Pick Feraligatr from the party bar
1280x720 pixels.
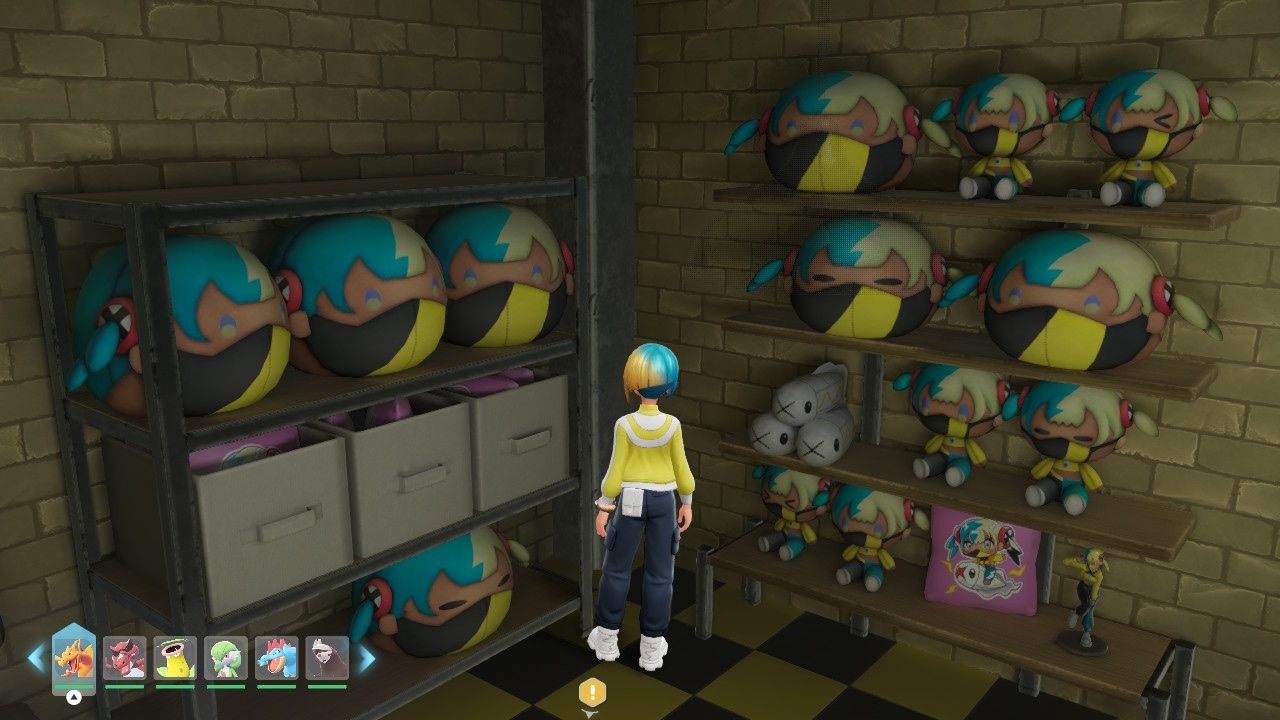[x=276, y=659]
